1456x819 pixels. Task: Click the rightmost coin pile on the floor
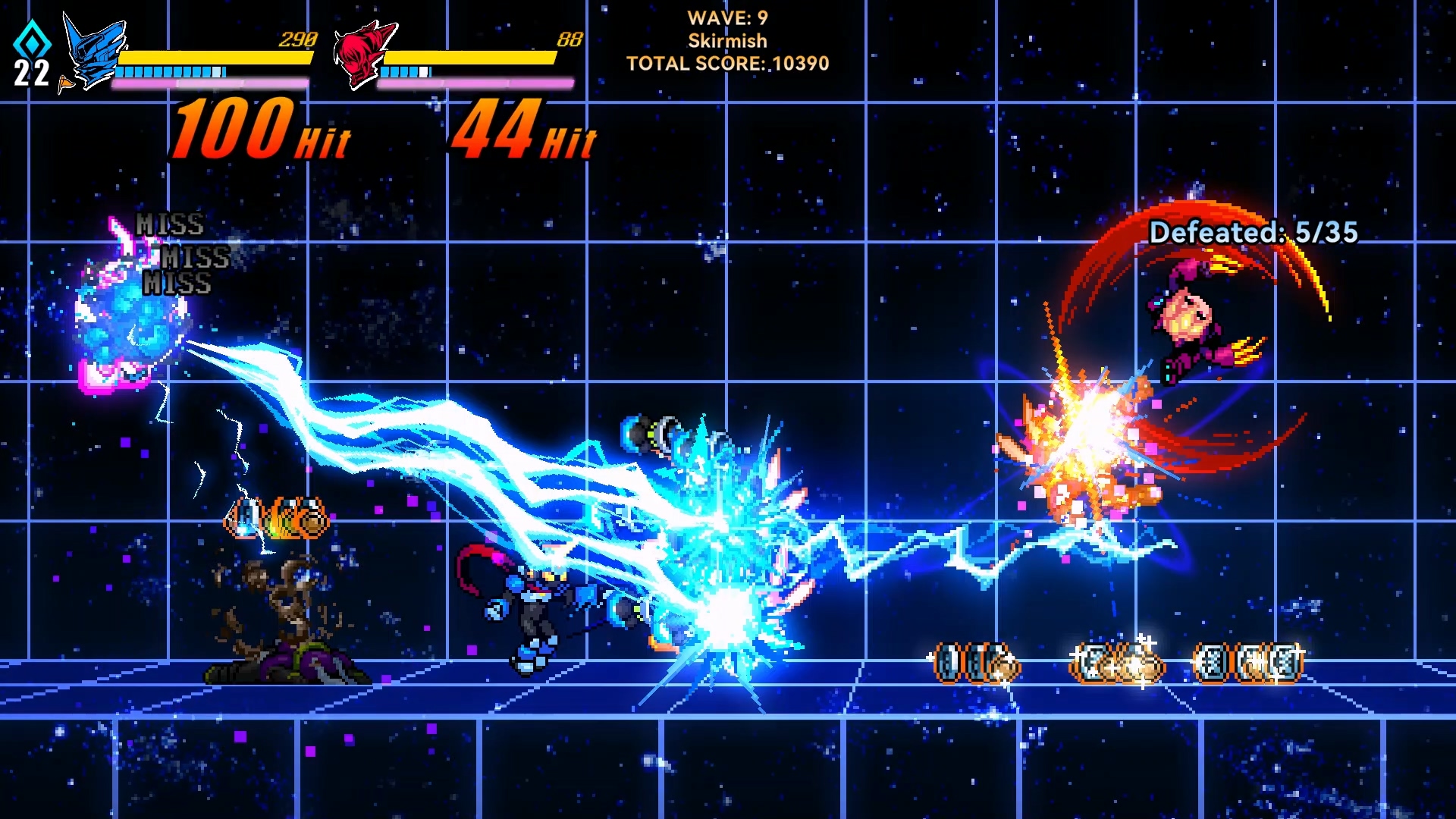(x=1247, y=664)
